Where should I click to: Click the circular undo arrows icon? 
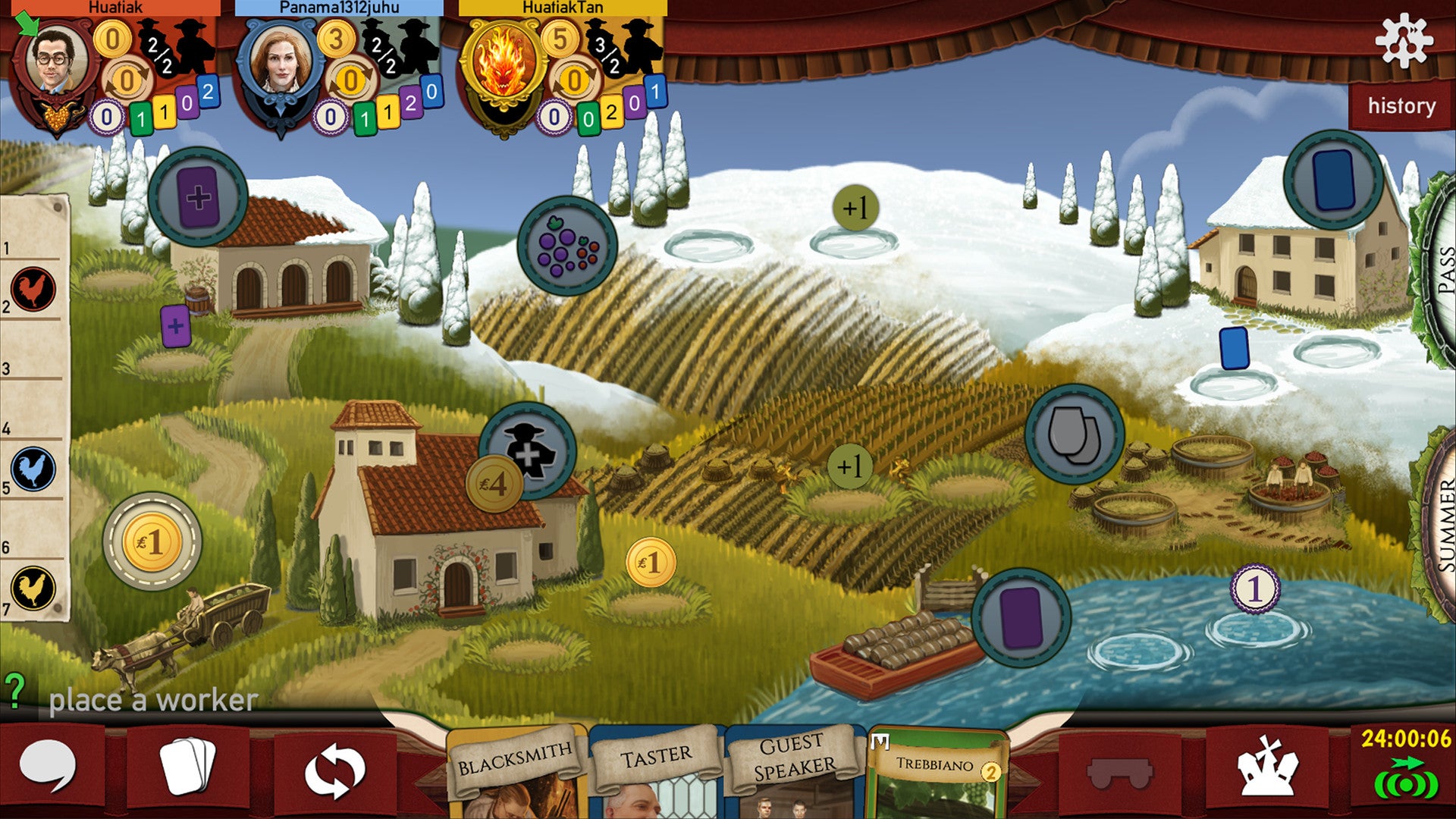334,769
